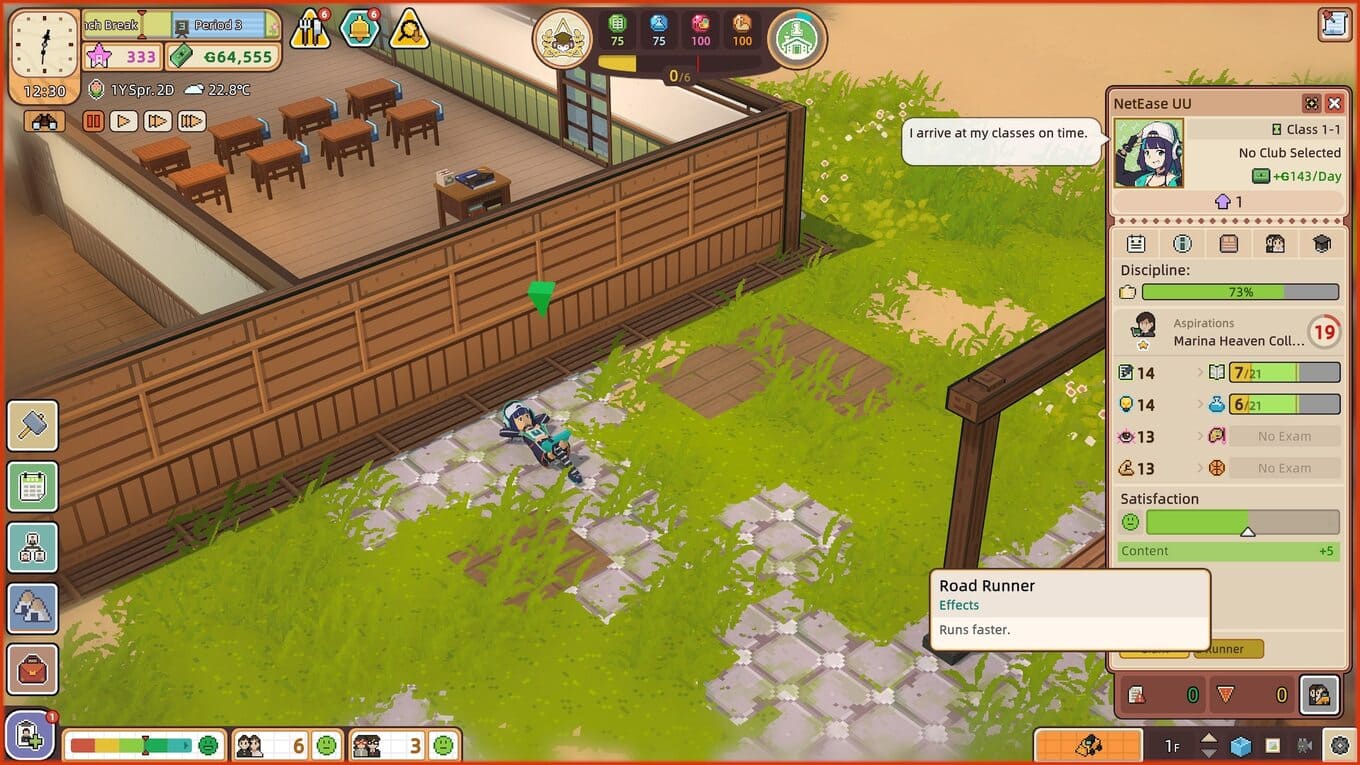Close the NetEase UU student panel
The height and width of the screenshot is (765, 1360).
coord(1334,104)
